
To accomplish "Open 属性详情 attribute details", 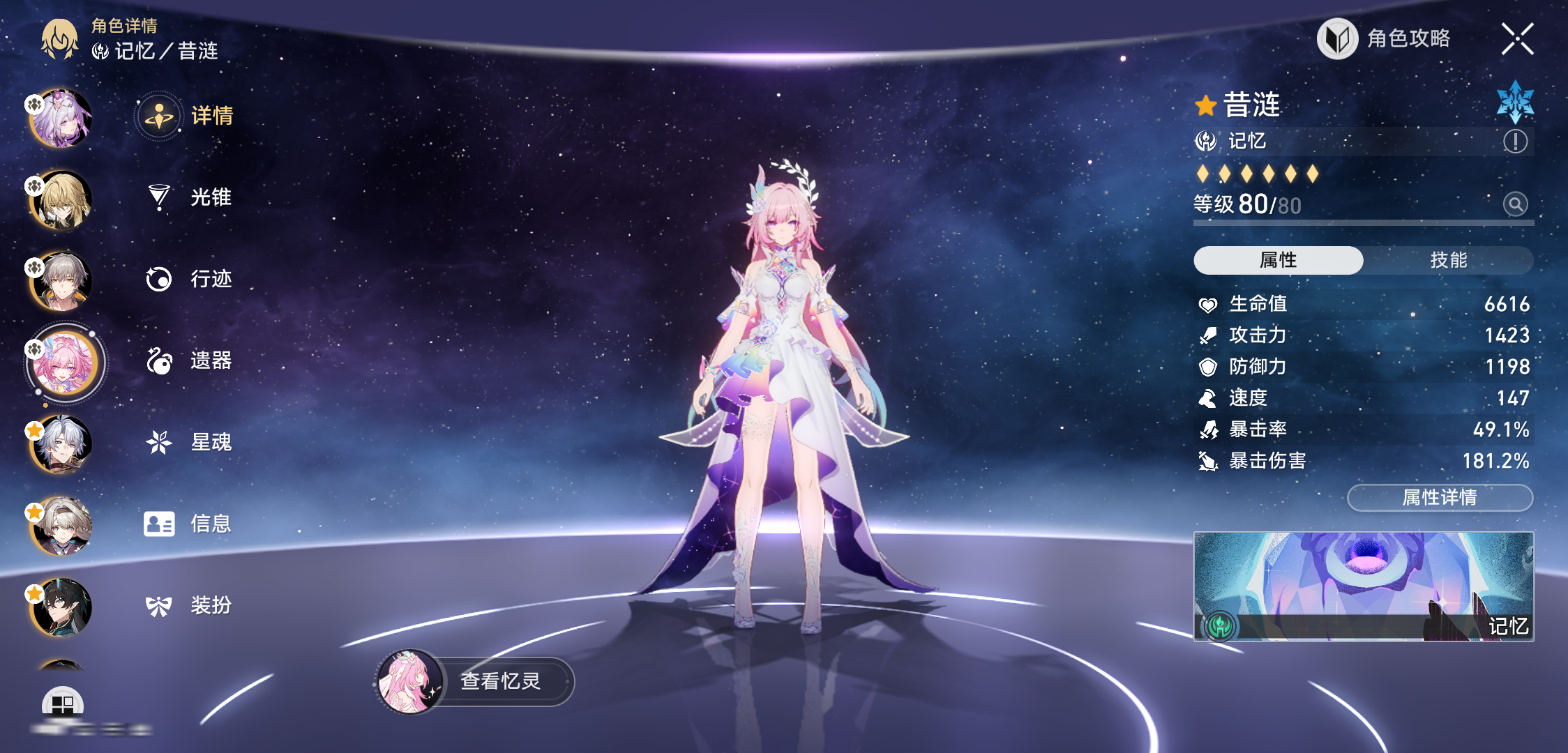I will (1440, 497).
